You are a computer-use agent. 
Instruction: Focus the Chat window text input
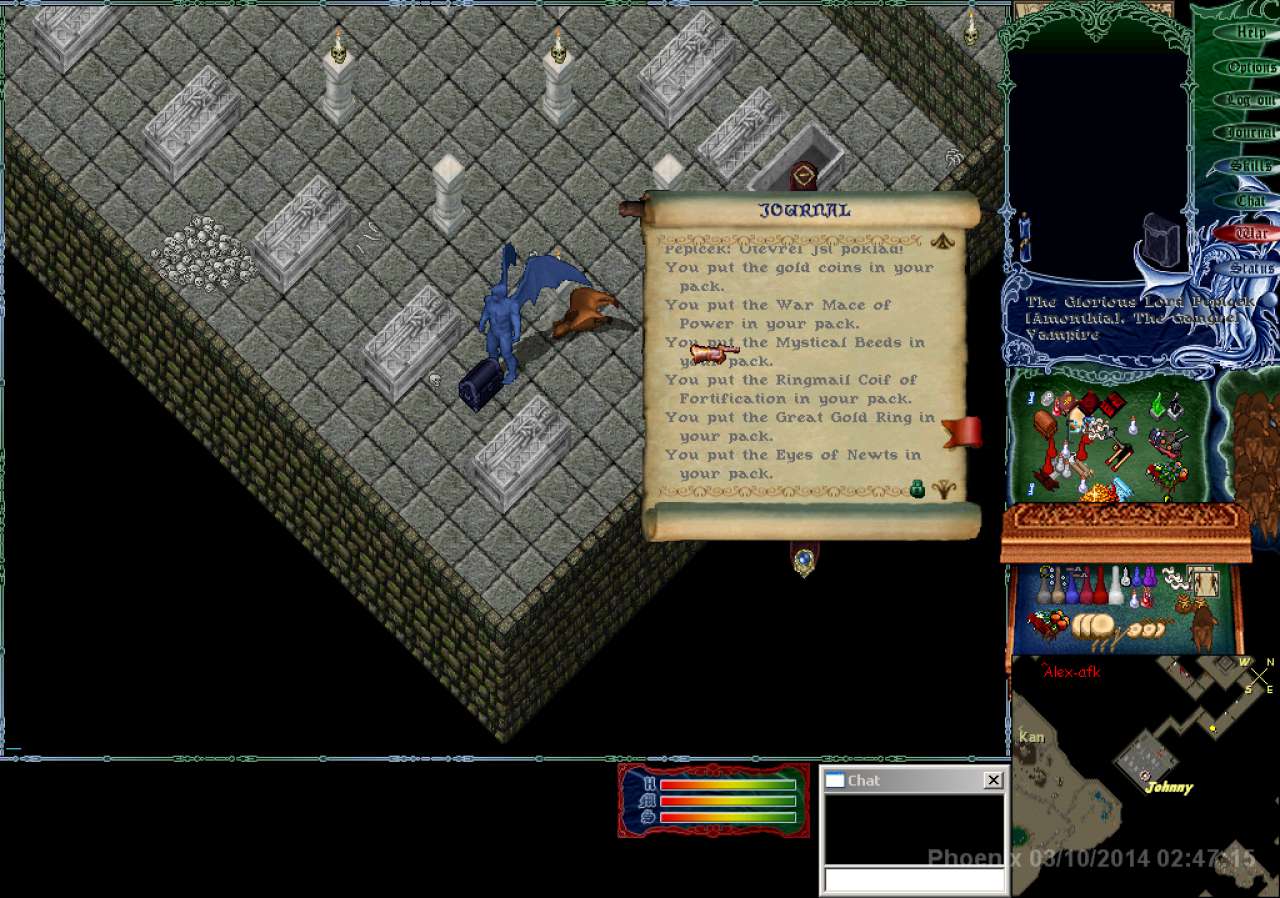[x=913, y=879]
